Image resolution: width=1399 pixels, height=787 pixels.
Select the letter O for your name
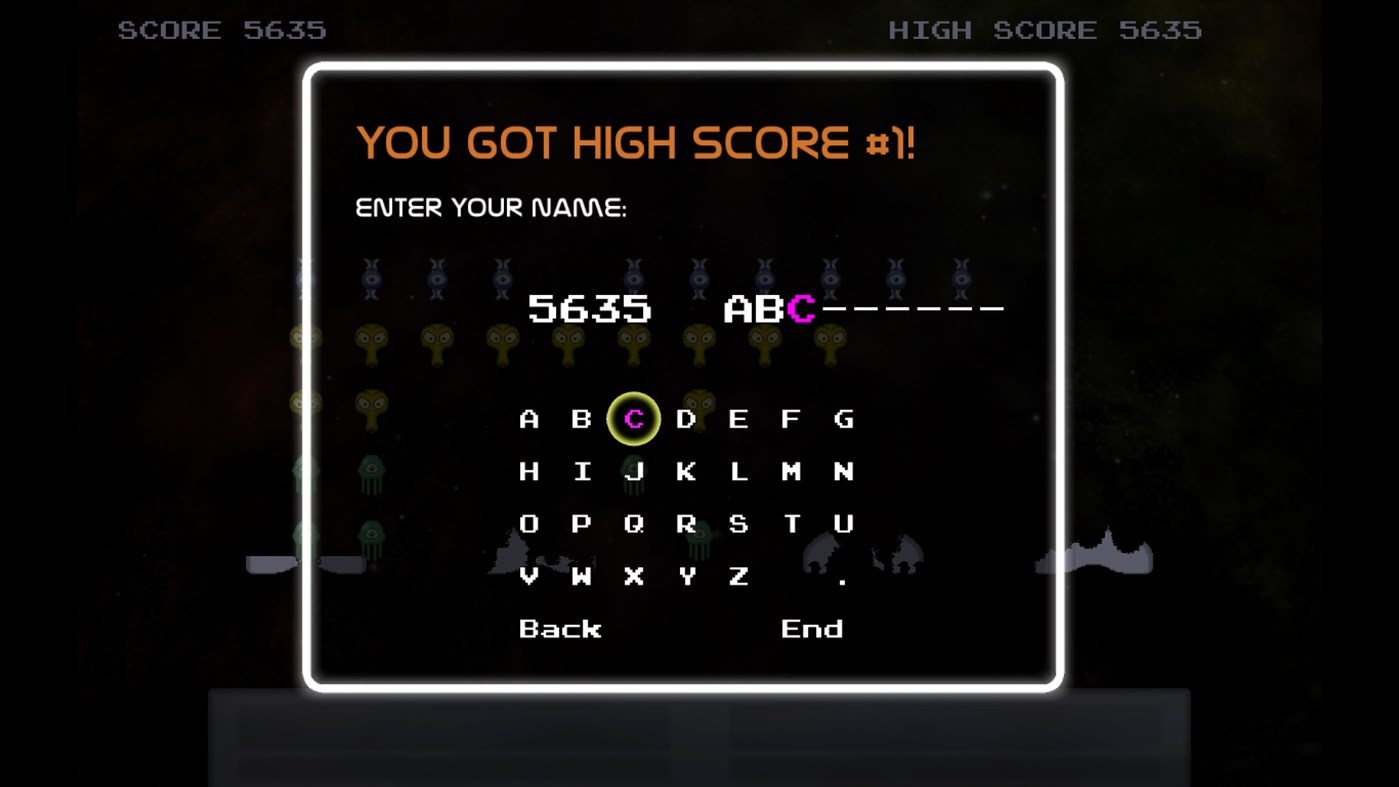[x=528, y=523]
